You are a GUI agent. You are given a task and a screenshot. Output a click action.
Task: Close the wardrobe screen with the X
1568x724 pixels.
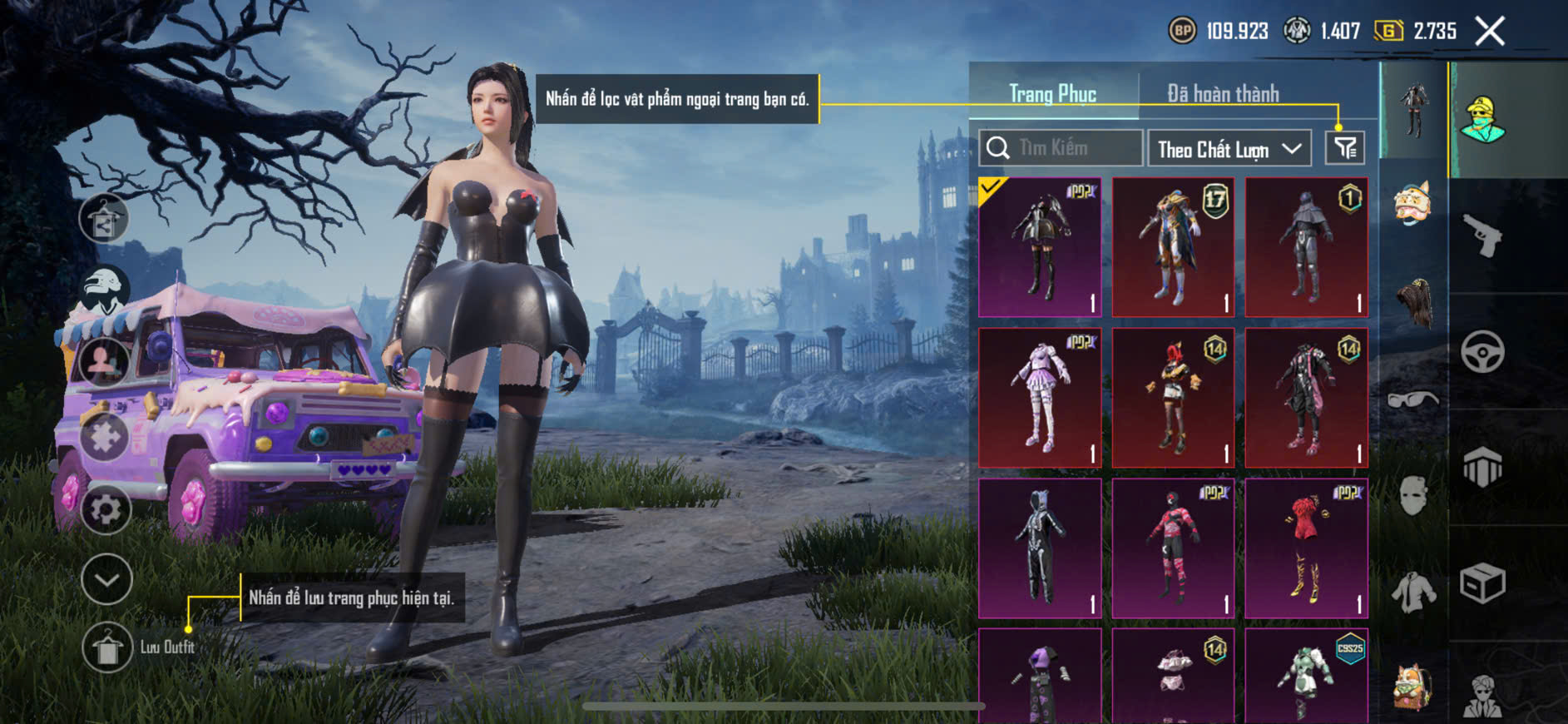(x=1490, y=32)
